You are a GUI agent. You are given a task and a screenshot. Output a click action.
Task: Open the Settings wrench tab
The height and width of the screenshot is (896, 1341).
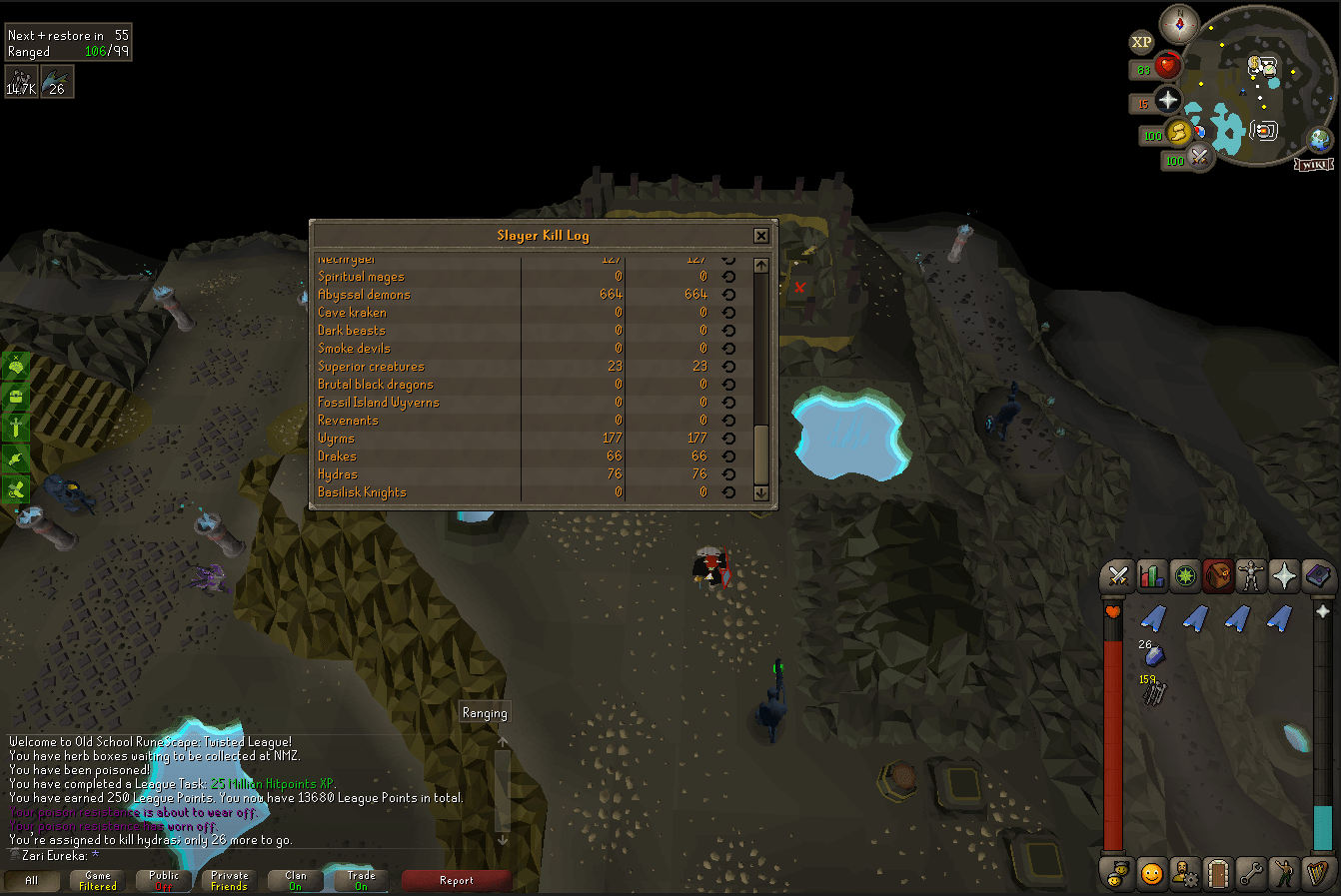pos(1251,874)
